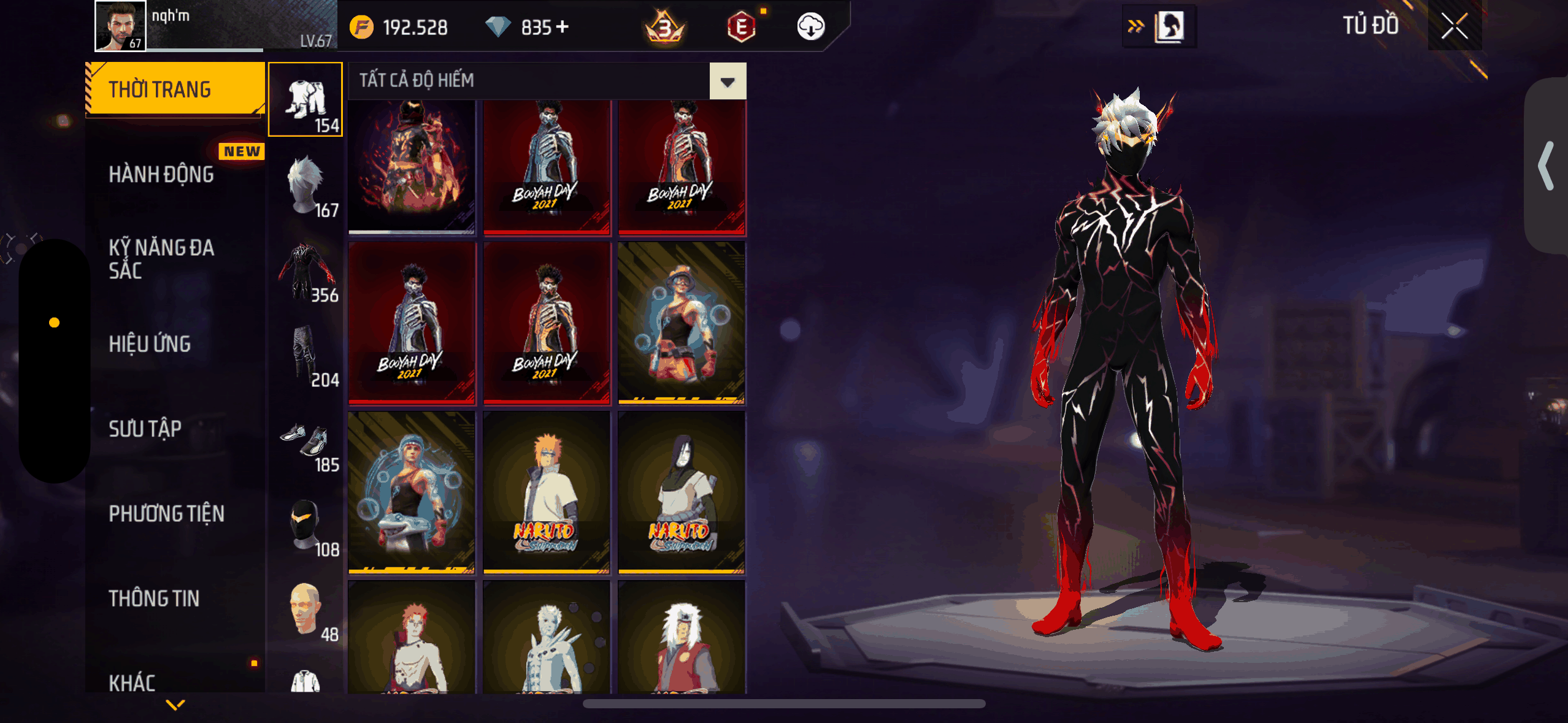This screenshot has height=723, width=1568.
Task: Select the blond Naruto Shippuden character outfit
Action: coord(546,492)
